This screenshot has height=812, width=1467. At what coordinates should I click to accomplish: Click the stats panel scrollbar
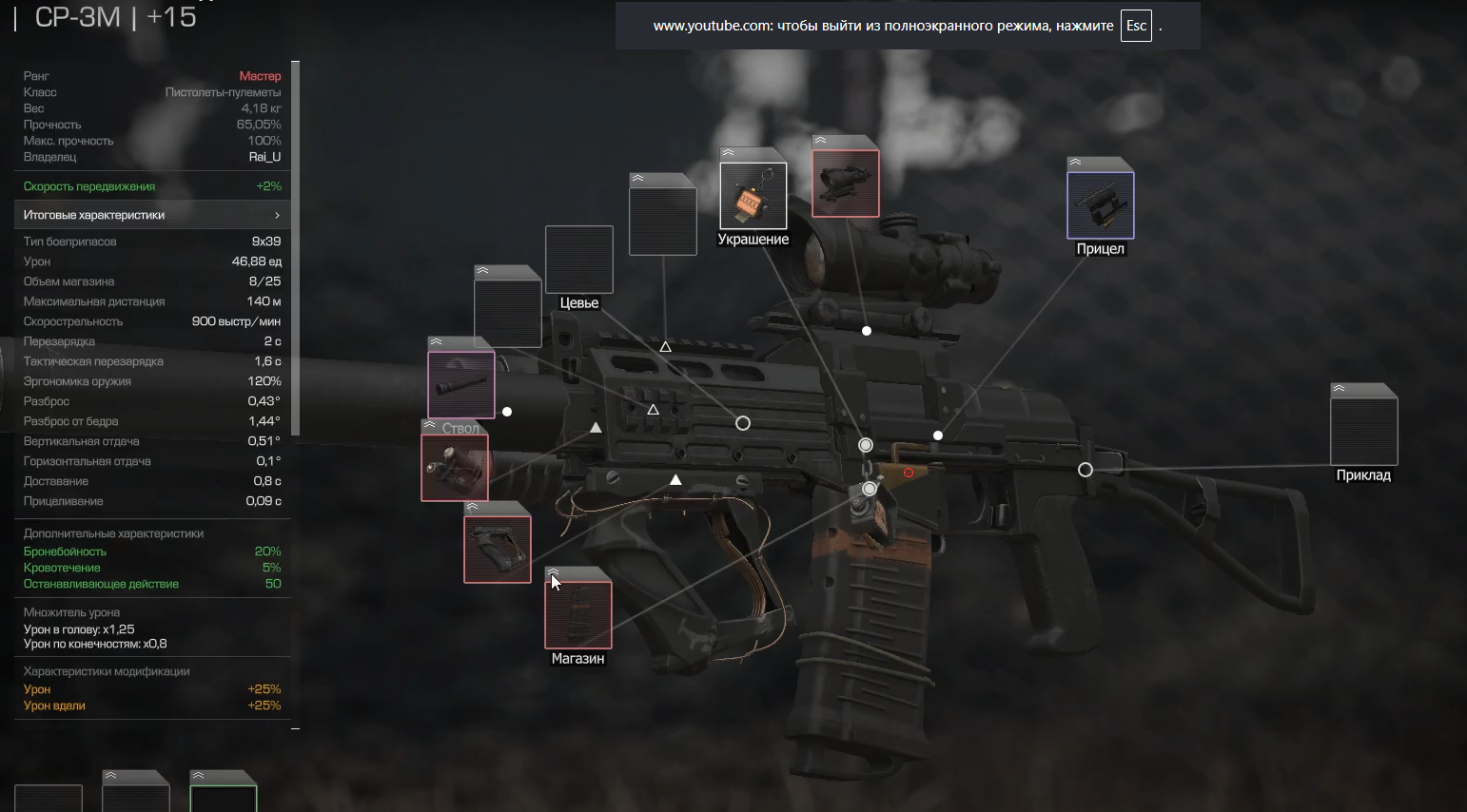pyautogui.click(x=296, y=247)
